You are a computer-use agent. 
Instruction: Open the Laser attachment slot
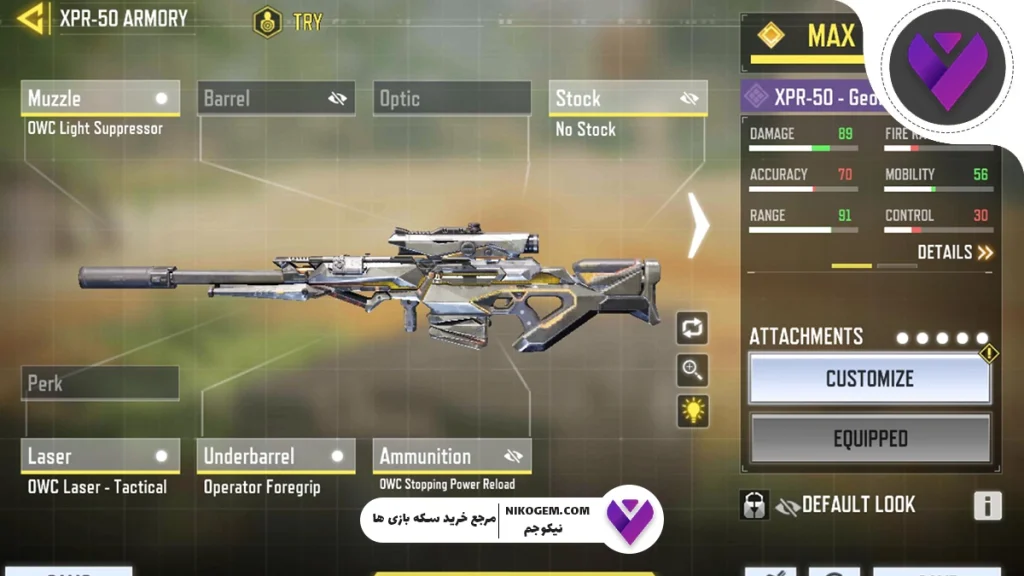(100, 456)
